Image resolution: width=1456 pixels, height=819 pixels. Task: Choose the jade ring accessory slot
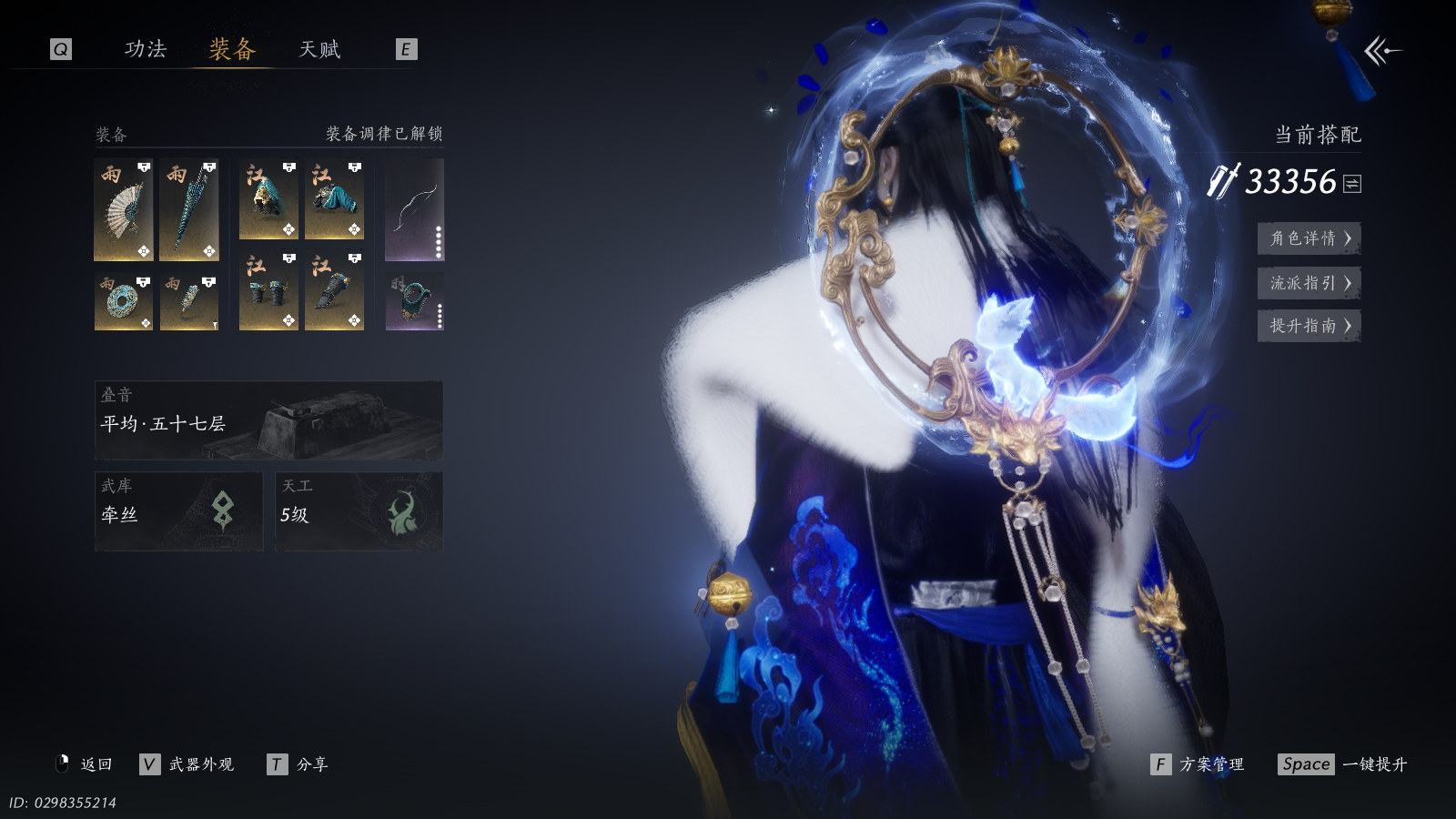point(124,301)
